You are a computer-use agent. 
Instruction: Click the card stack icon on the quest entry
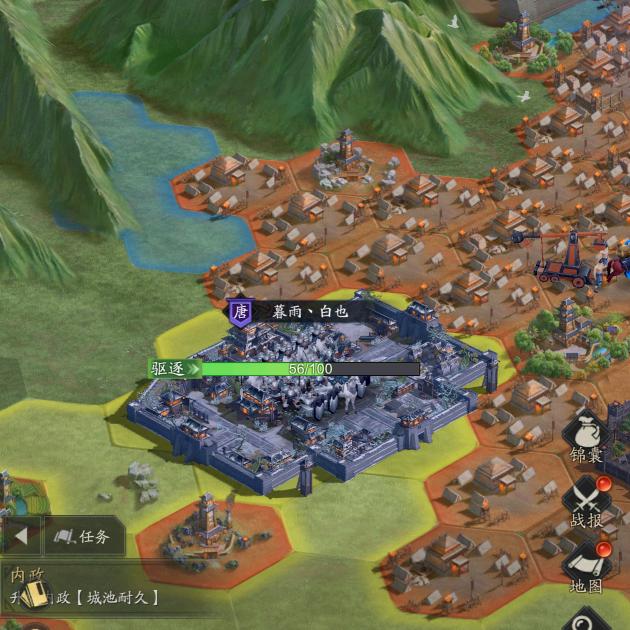pos(33,596)
